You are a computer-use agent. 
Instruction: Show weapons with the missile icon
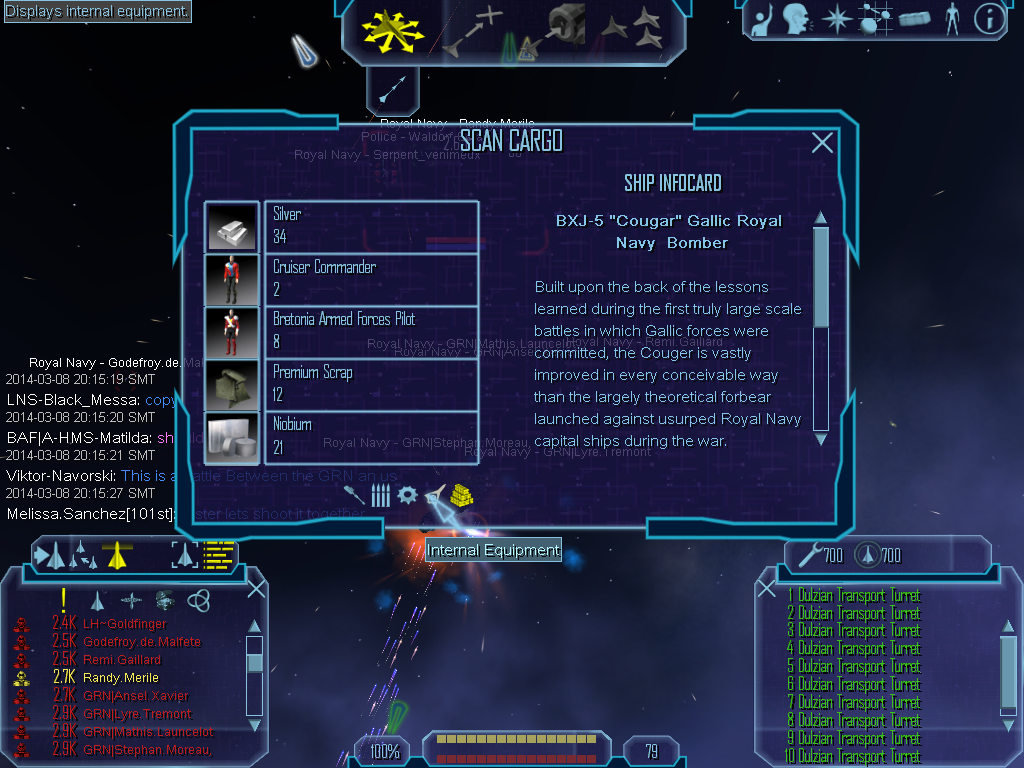[x=353, y=494]
